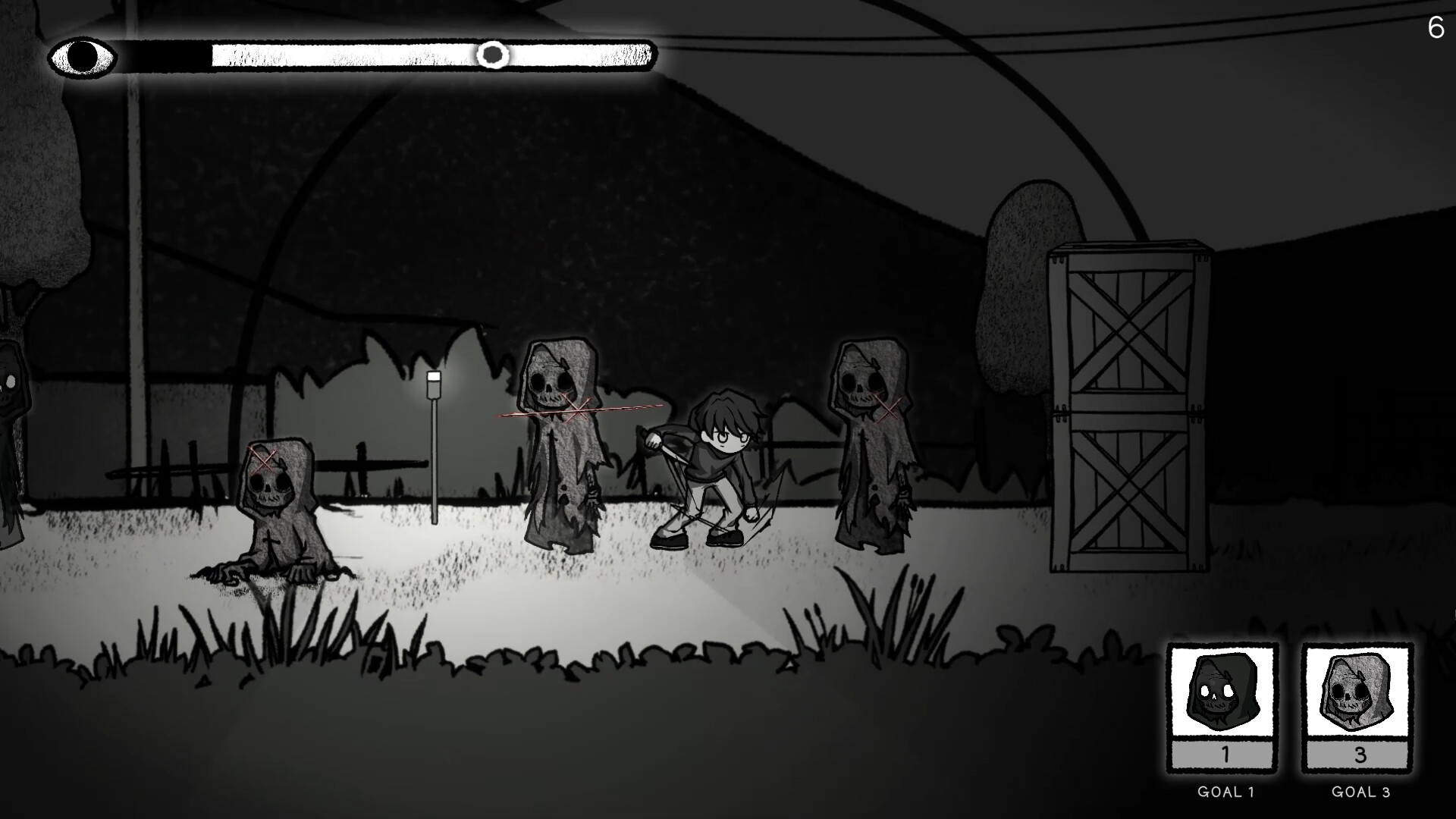Image resolution: width=1456 pixels, height=819 pixels.
Task: Expand the GOAL 3 card
Action: [1357, 705]
